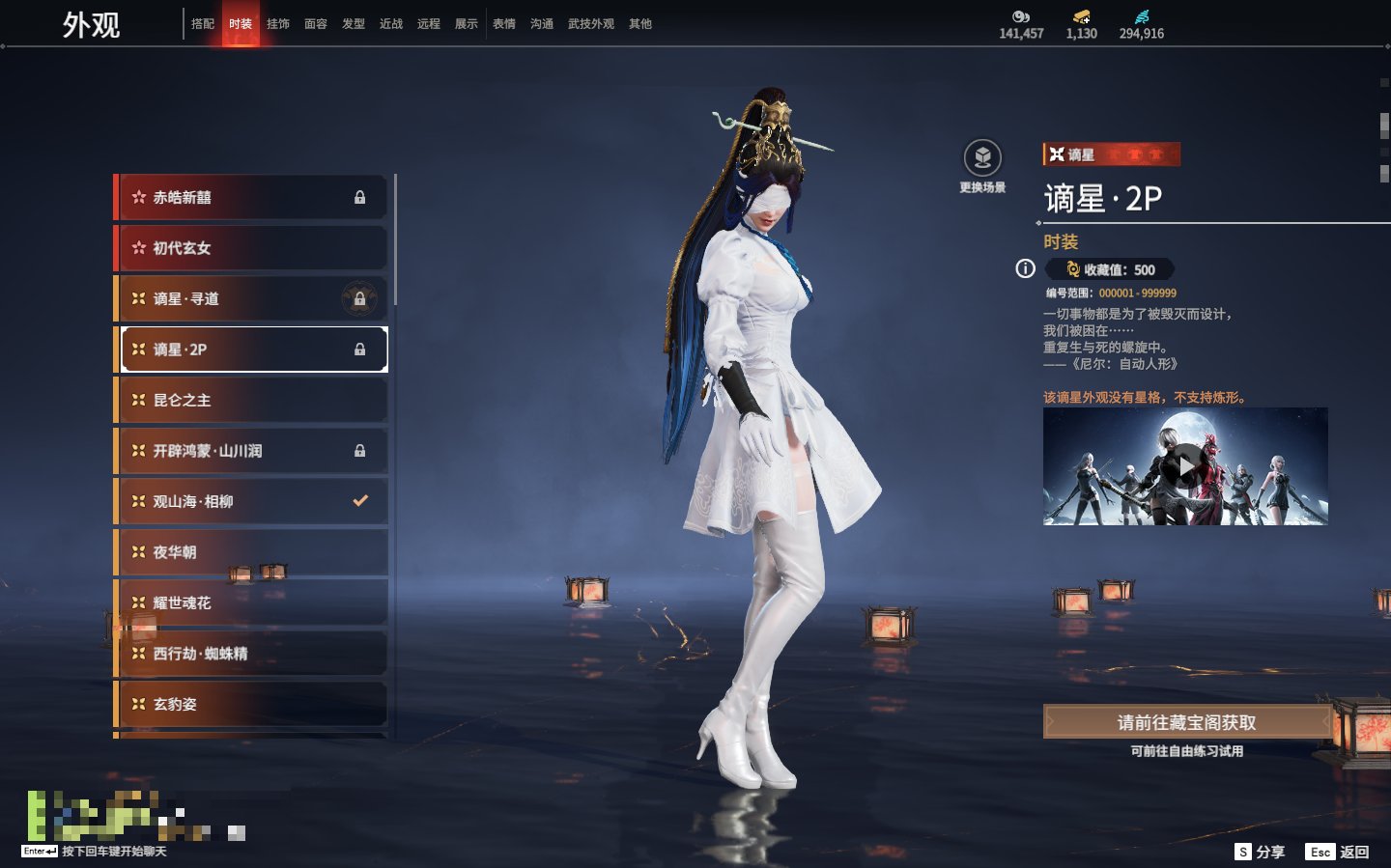Pick the 玄豹姿 outfit entry
The height and width of the screenshot is (868, 1391).
[x=251, y=704]
